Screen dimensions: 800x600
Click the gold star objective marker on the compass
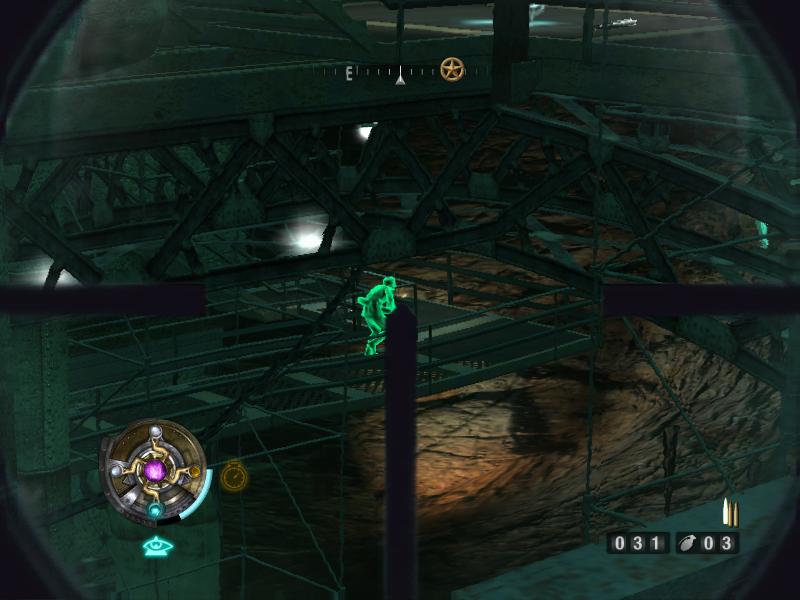point(452,69)
